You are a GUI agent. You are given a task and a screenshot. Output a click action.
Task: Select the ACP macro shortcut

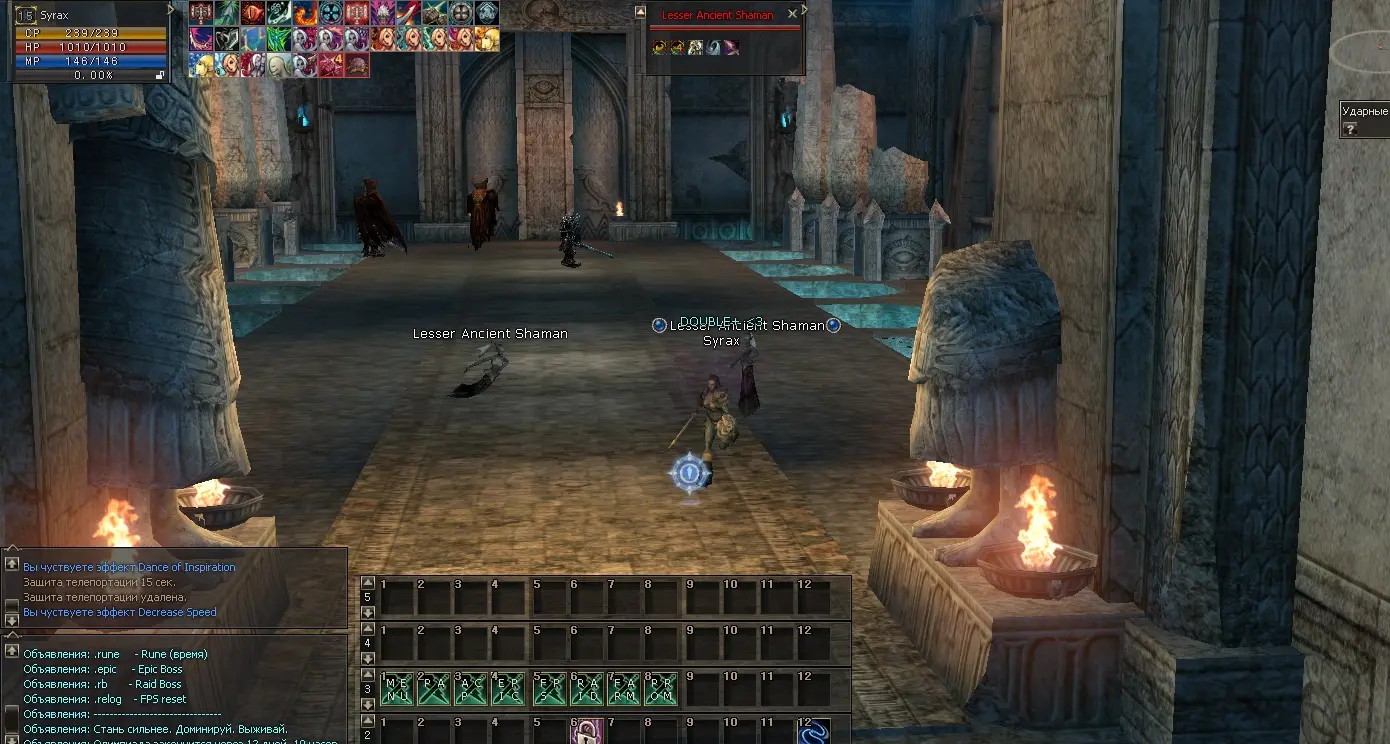click(471, 689)
